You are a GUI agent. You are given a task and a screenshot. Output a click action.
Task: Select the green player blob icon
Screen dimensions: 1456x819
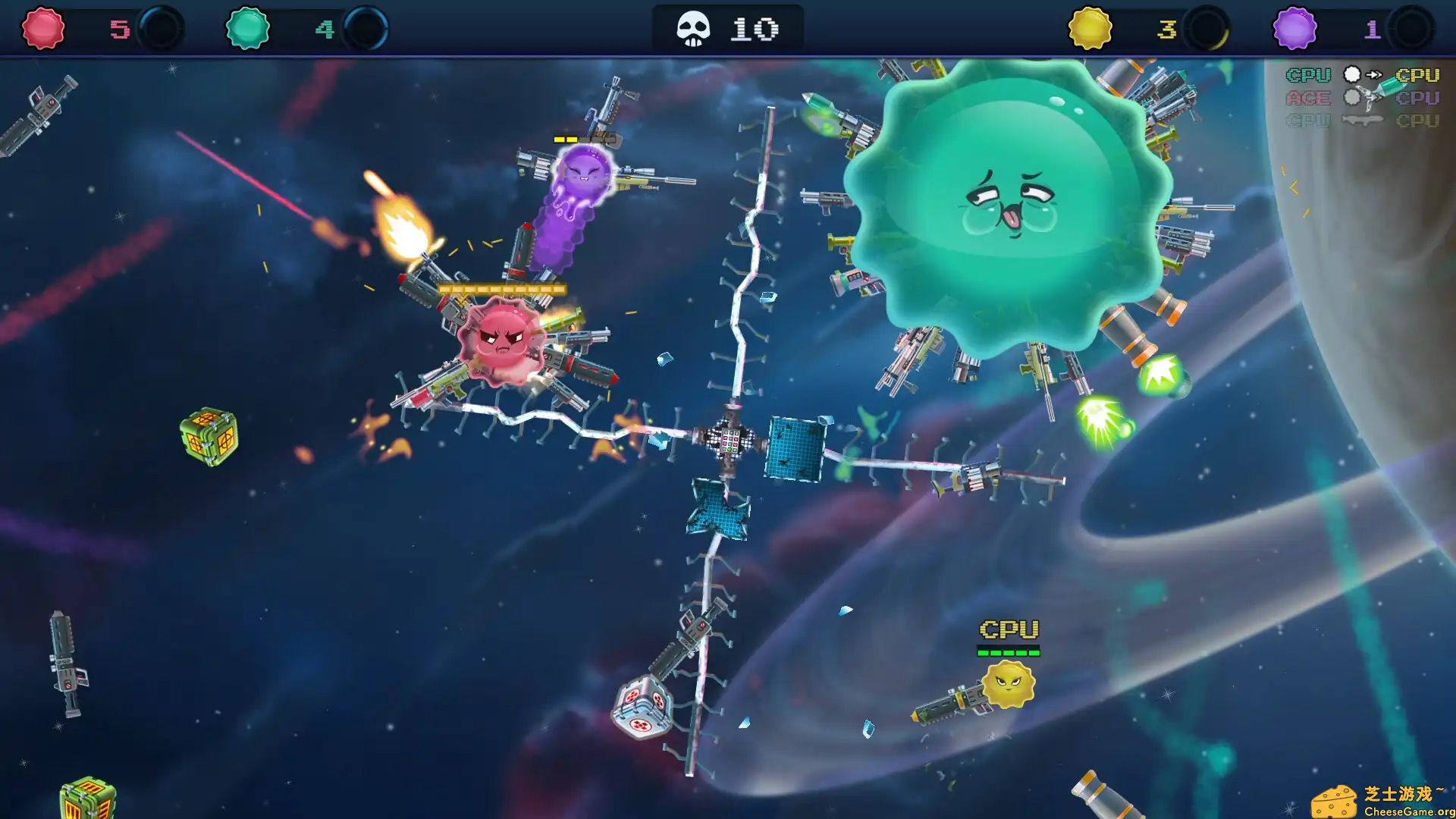[248, 29]
